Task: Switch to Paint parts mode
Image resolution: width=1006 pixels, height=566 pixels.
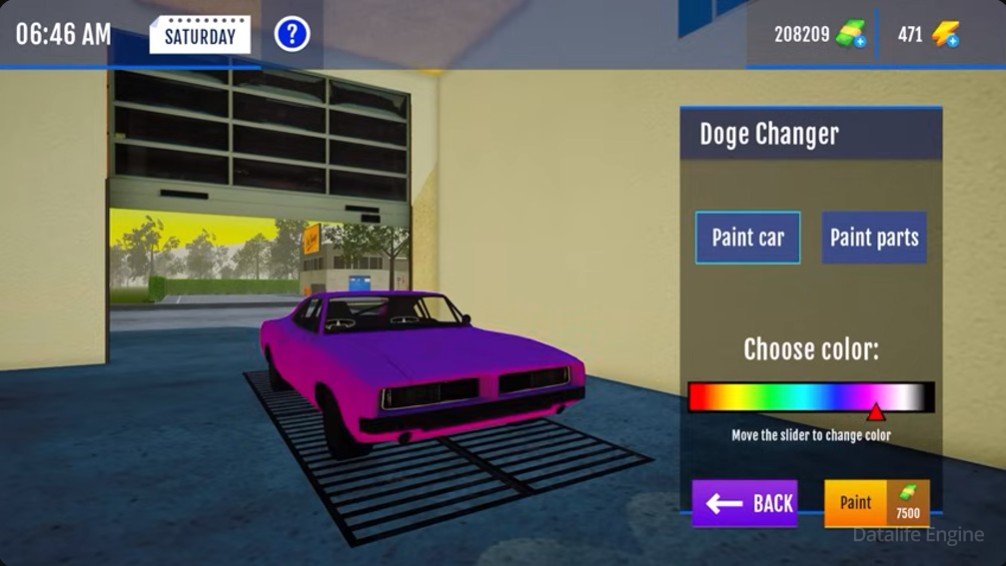Action: click(874, 238)
